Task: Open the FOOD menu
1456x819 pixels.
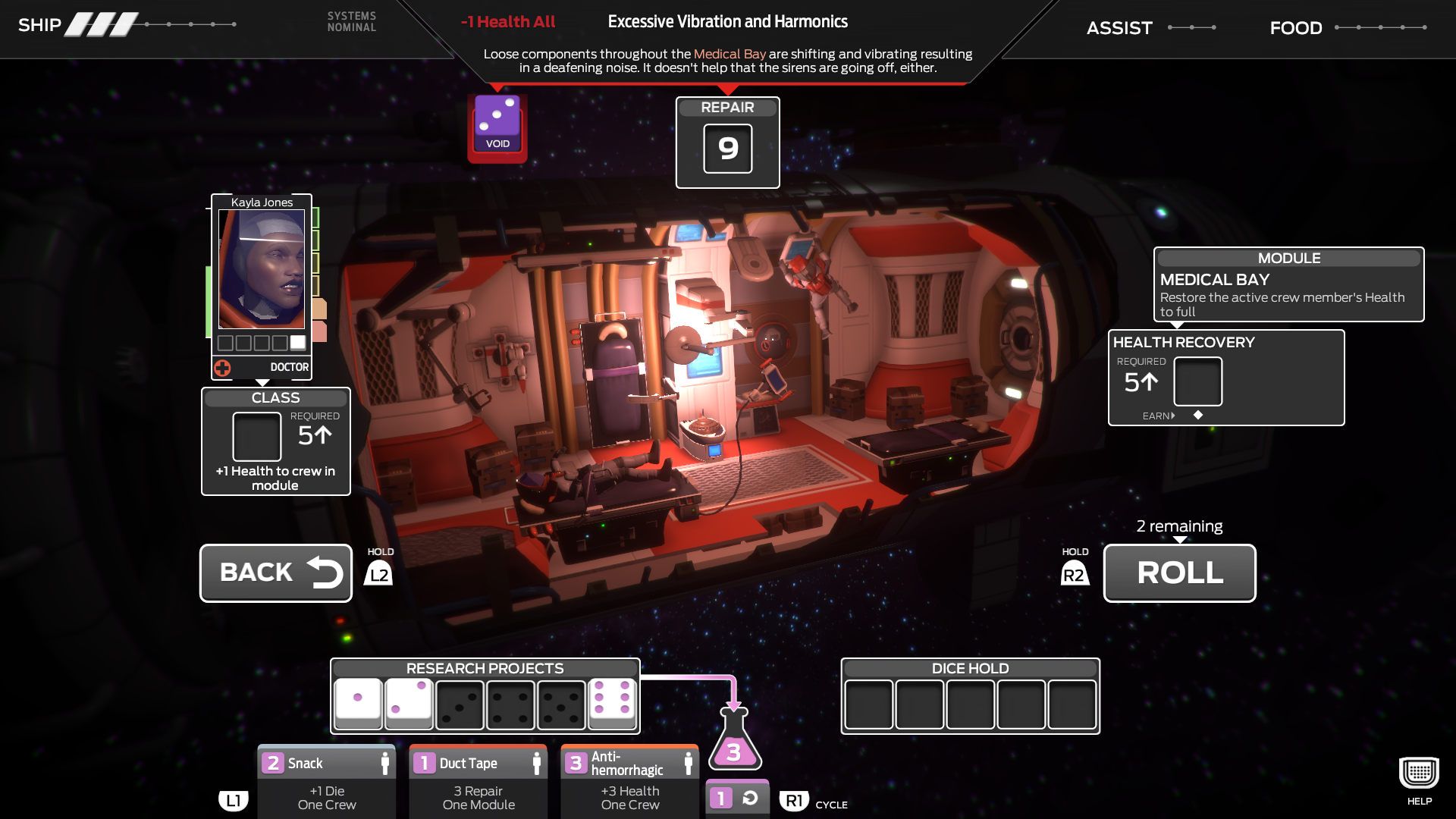Action: pos(1295,28)
